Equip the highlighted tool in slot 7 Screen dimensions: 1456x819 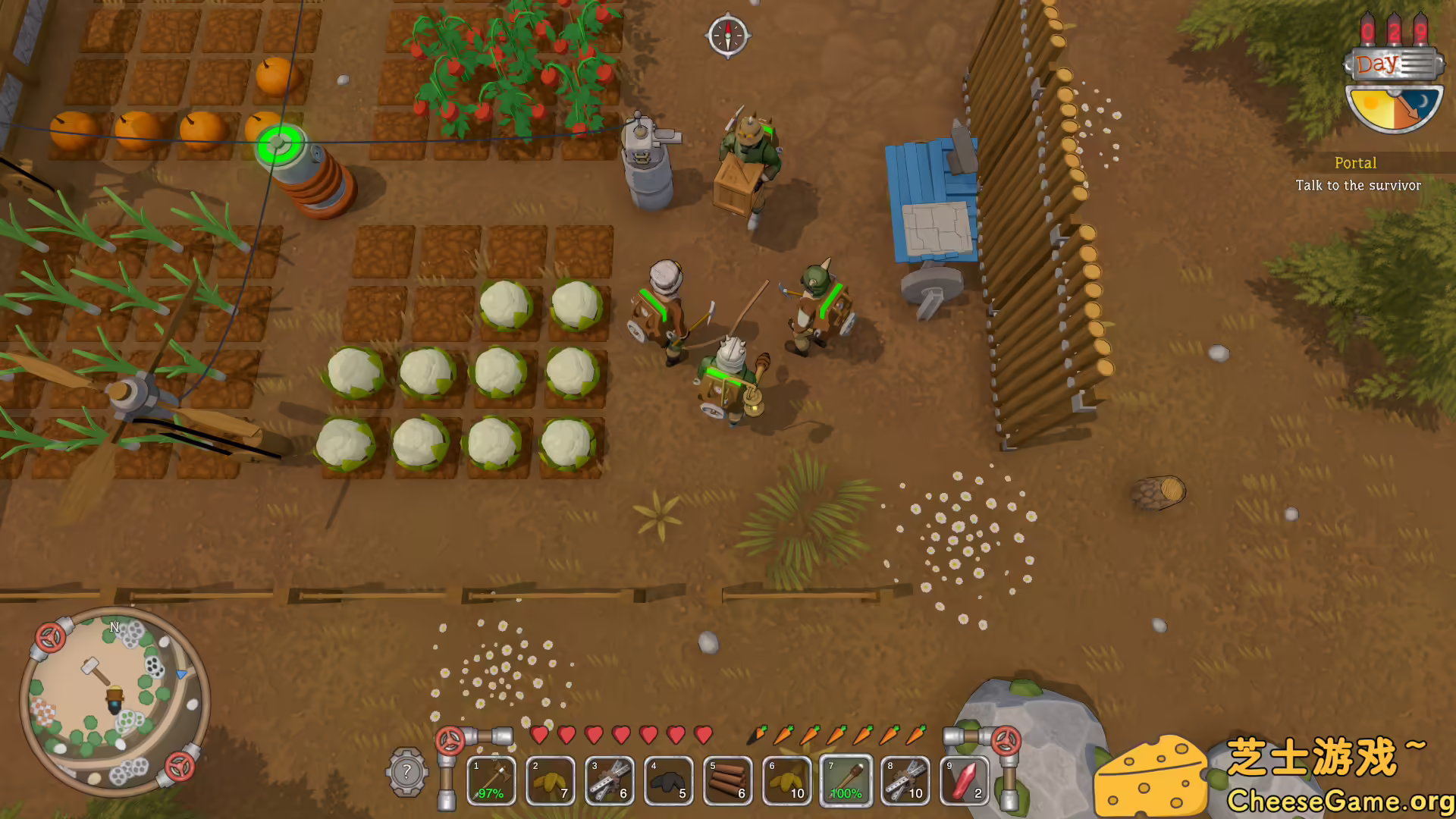tap(846, 780)
